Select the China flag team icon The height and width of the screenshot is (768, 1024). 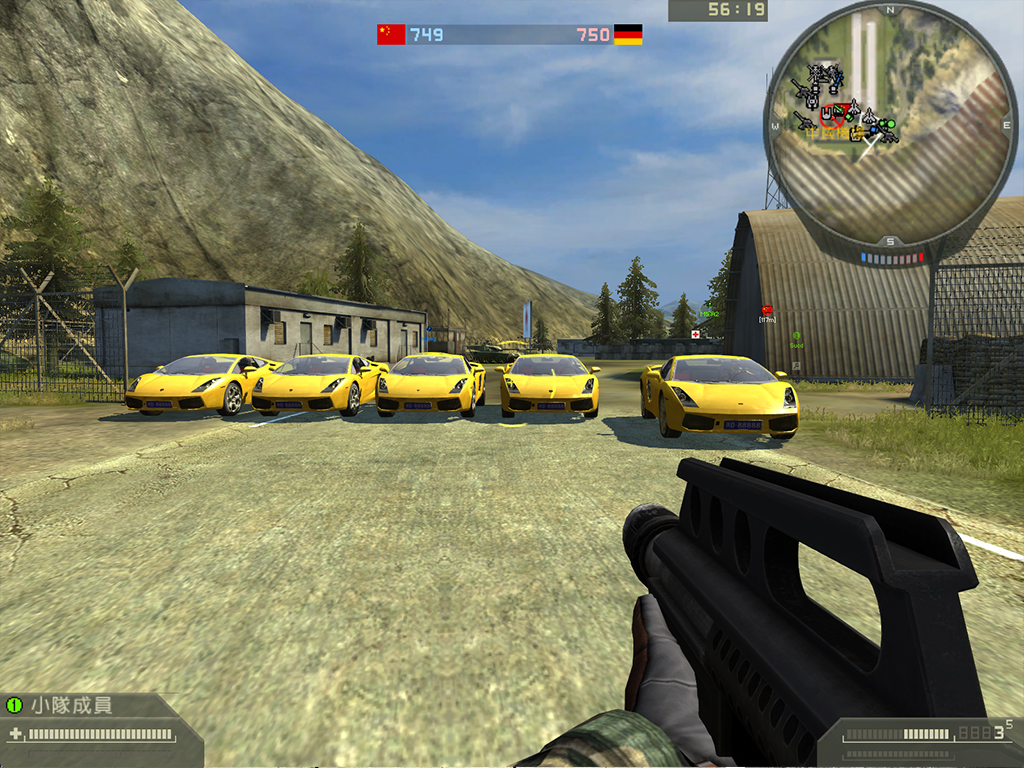point(391,35)
